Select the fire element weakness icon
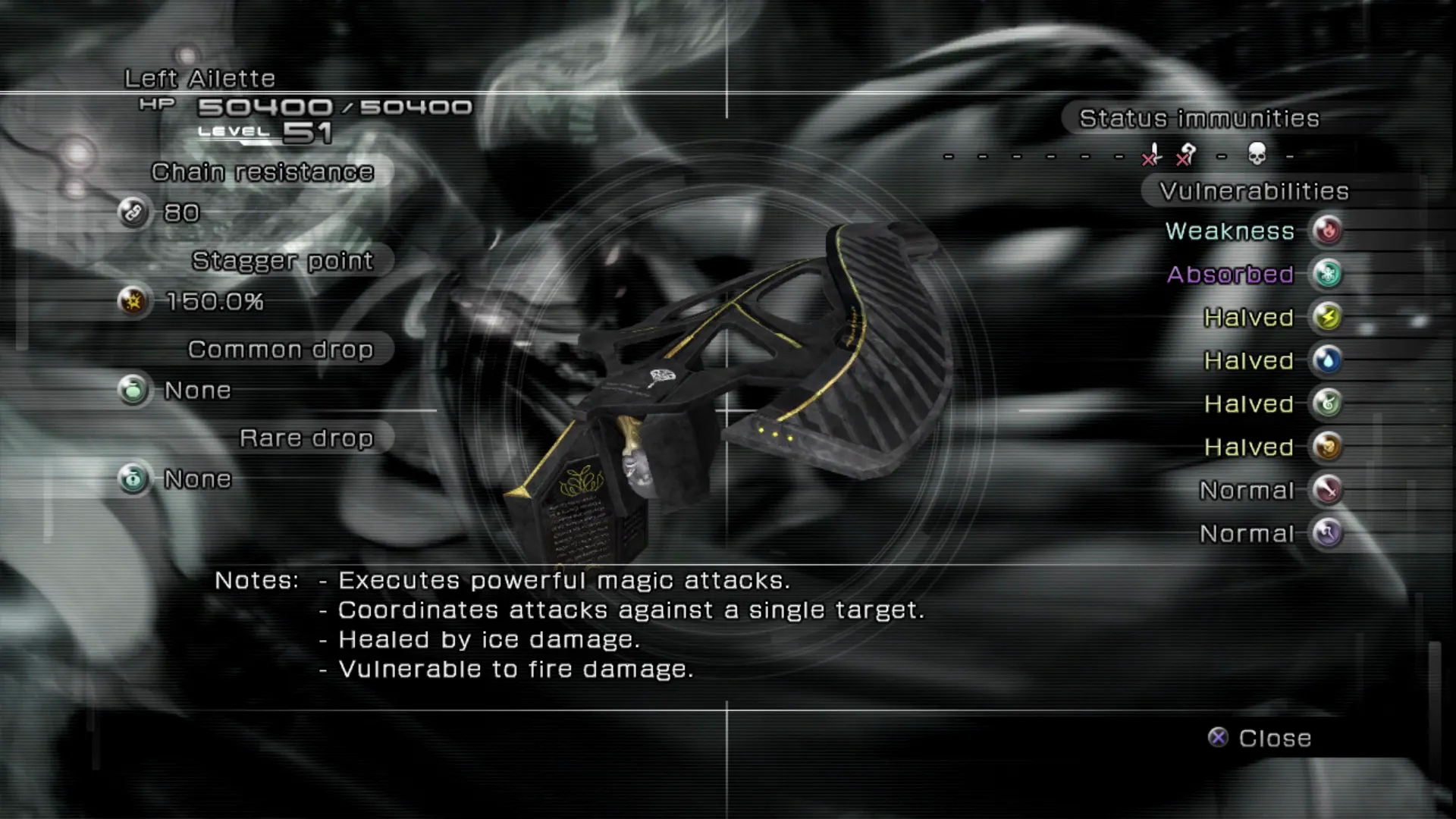Viewport: 1456px width, 819px height. [1327, 231]
